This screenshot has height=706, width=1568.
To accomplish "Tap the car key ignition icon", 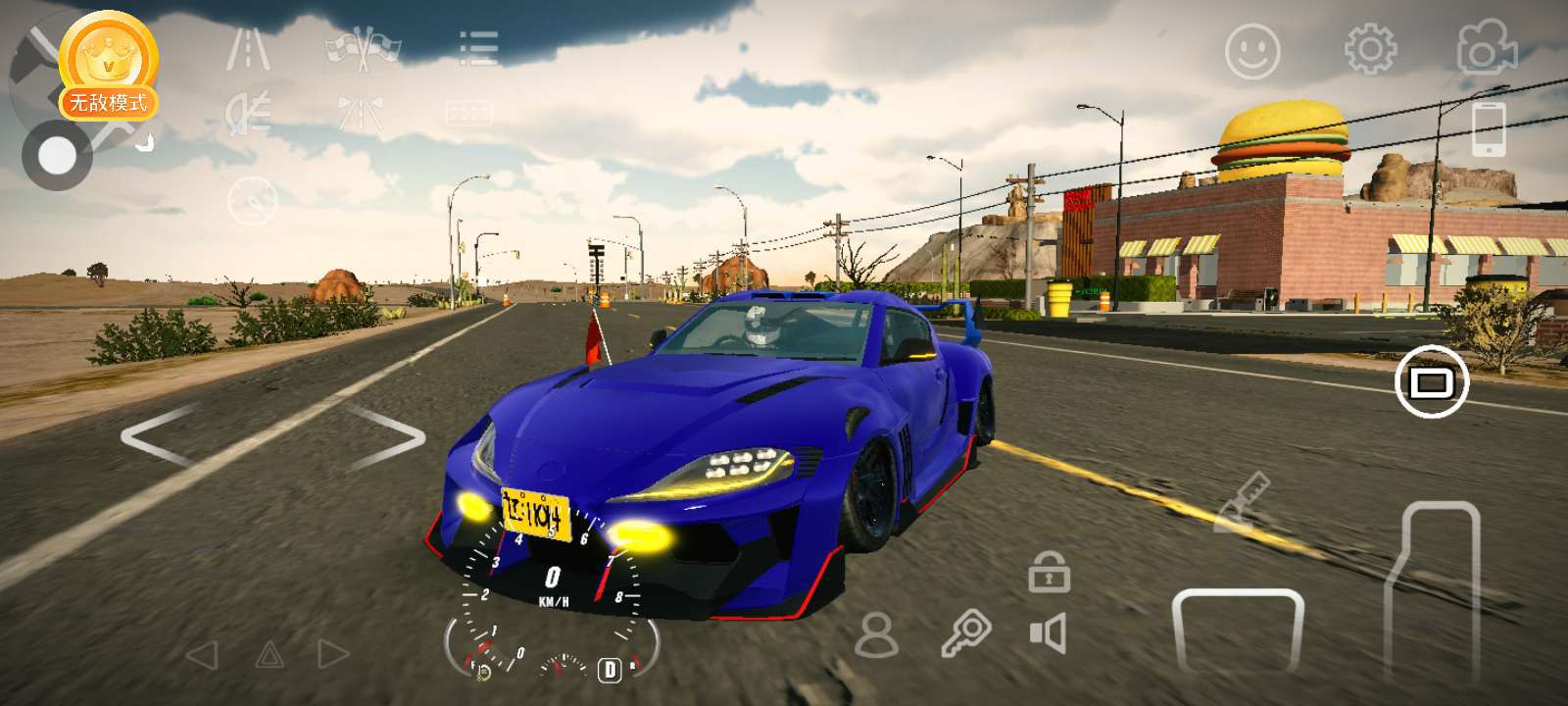I will pyautogui.click(x=965, y=634).
